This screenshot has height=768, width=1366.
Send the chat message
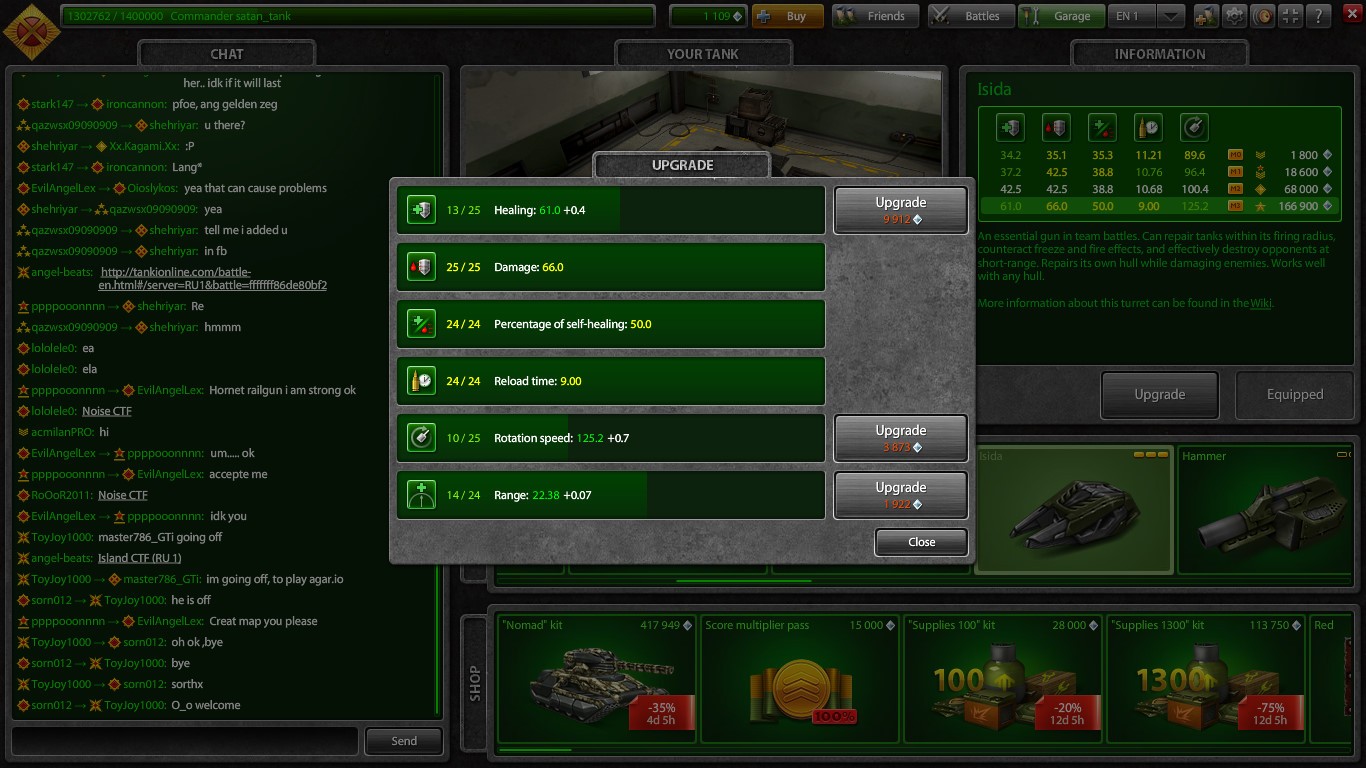click(x=404, y=741)
